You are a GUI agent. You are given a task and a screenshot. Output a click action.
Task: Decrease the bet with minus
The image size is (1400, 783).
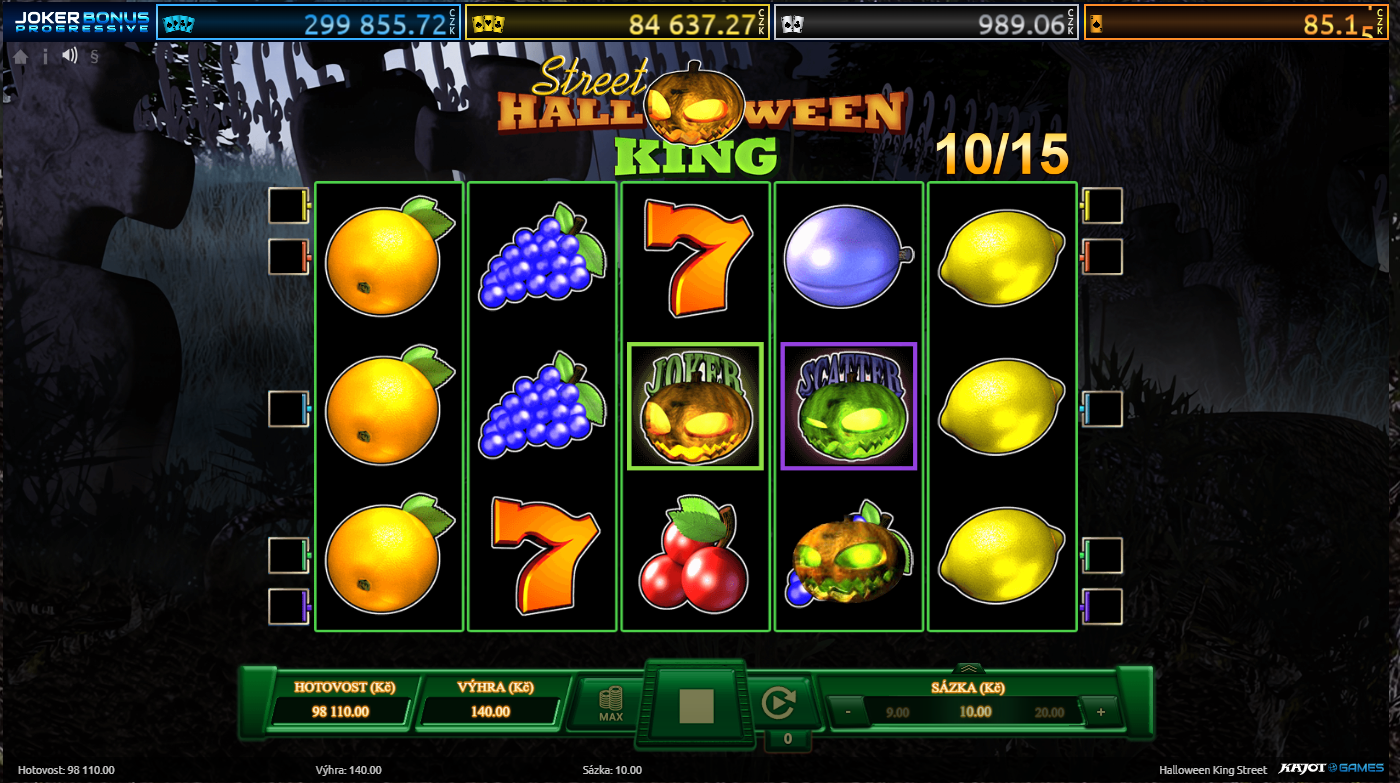pyautogui.click(x=848, y=712)
